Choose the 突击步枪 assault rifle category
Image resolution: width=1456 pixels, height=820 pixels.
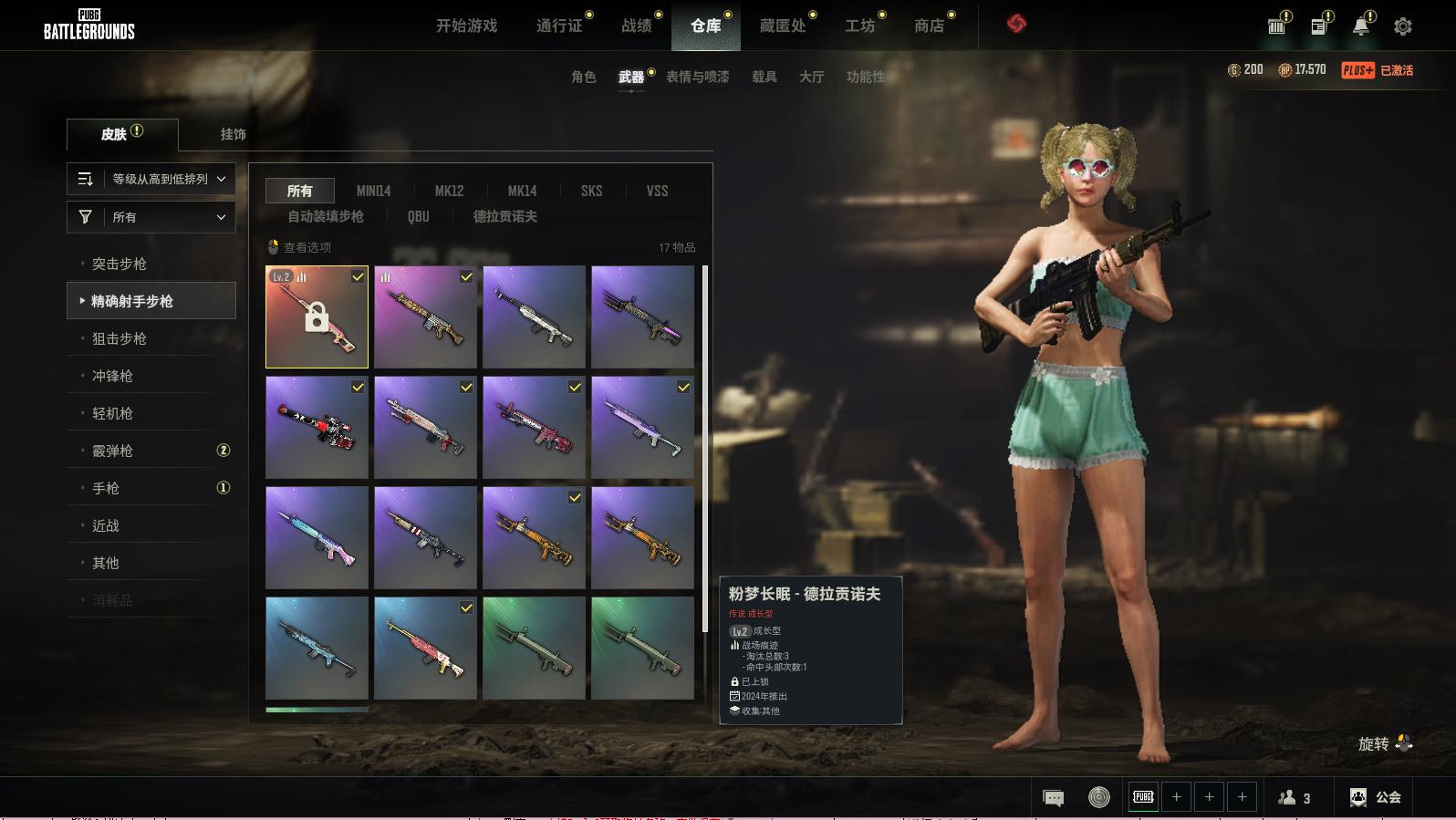pos(120,264)
